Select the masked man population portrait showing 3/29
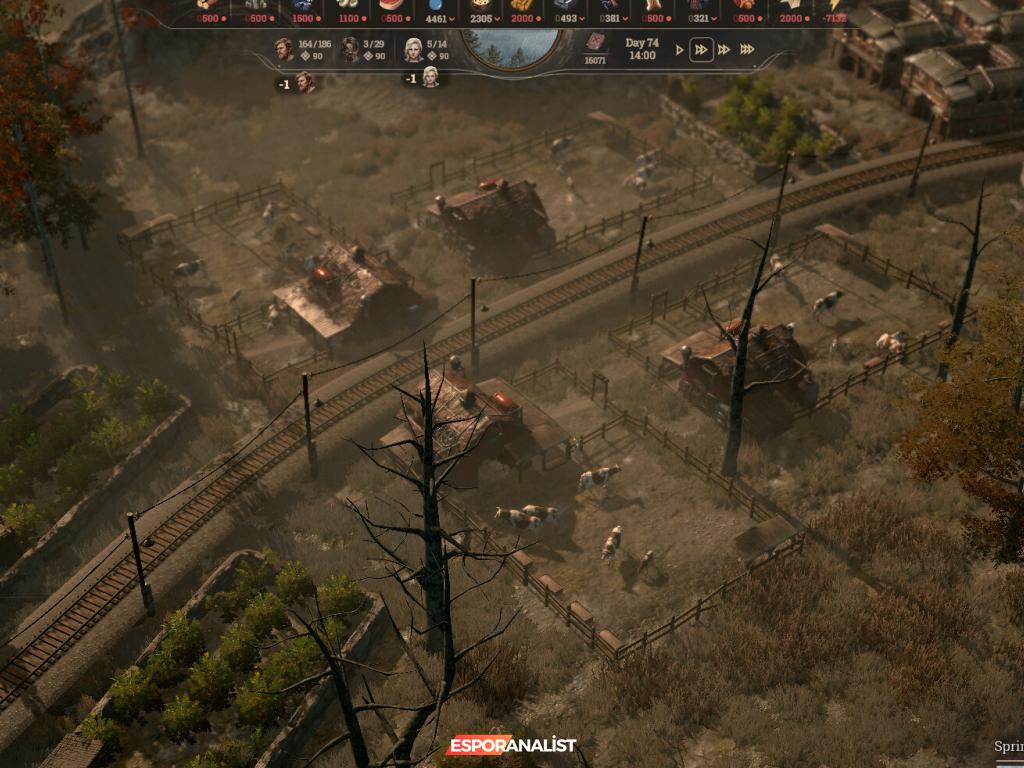This screenshot has height=768, width=1024. click(350, 49)
